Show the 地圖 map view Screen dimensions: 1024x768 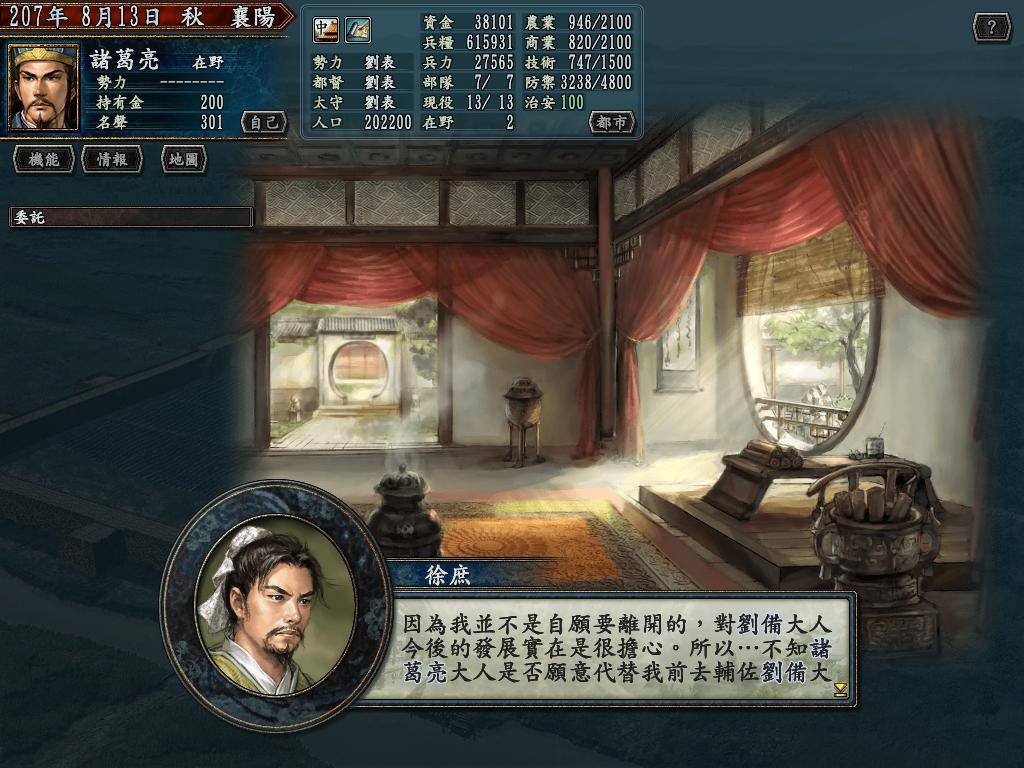[x=183, y=159]
